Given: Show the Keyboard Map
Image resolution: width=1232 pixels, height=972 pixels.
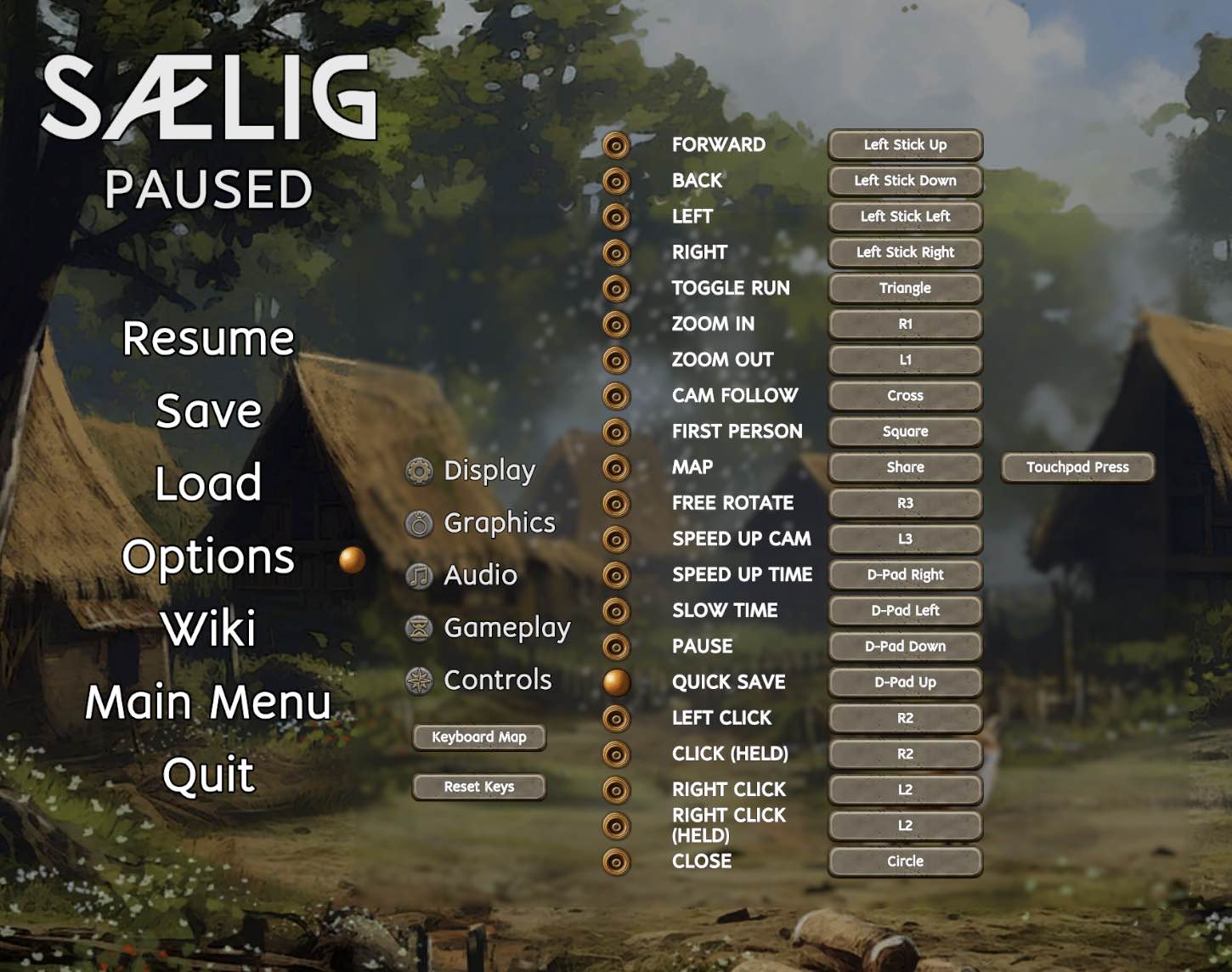Looking at the screenshot, I should 479,737.
